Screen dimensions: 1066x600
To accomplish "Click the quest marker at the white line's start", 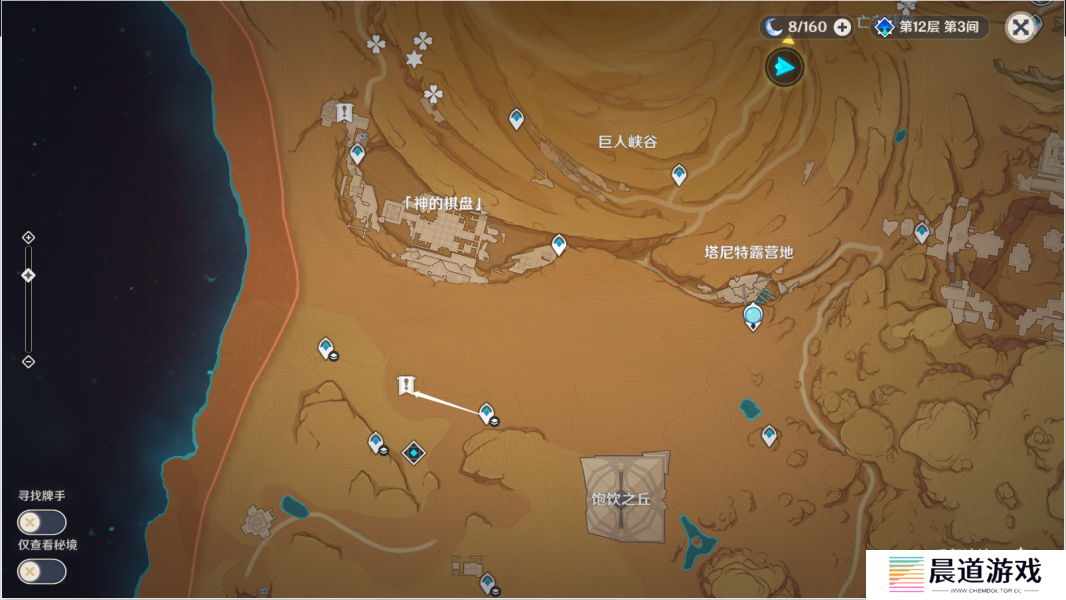I will pyautogui.click(x=406, y=385).
